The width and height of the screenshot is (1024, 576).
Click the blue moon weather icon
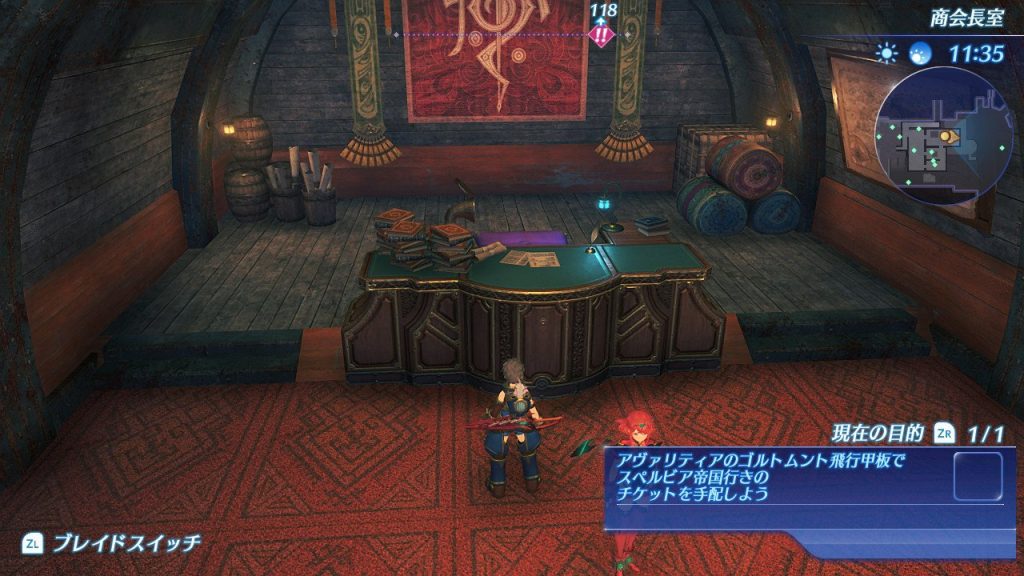919,53
